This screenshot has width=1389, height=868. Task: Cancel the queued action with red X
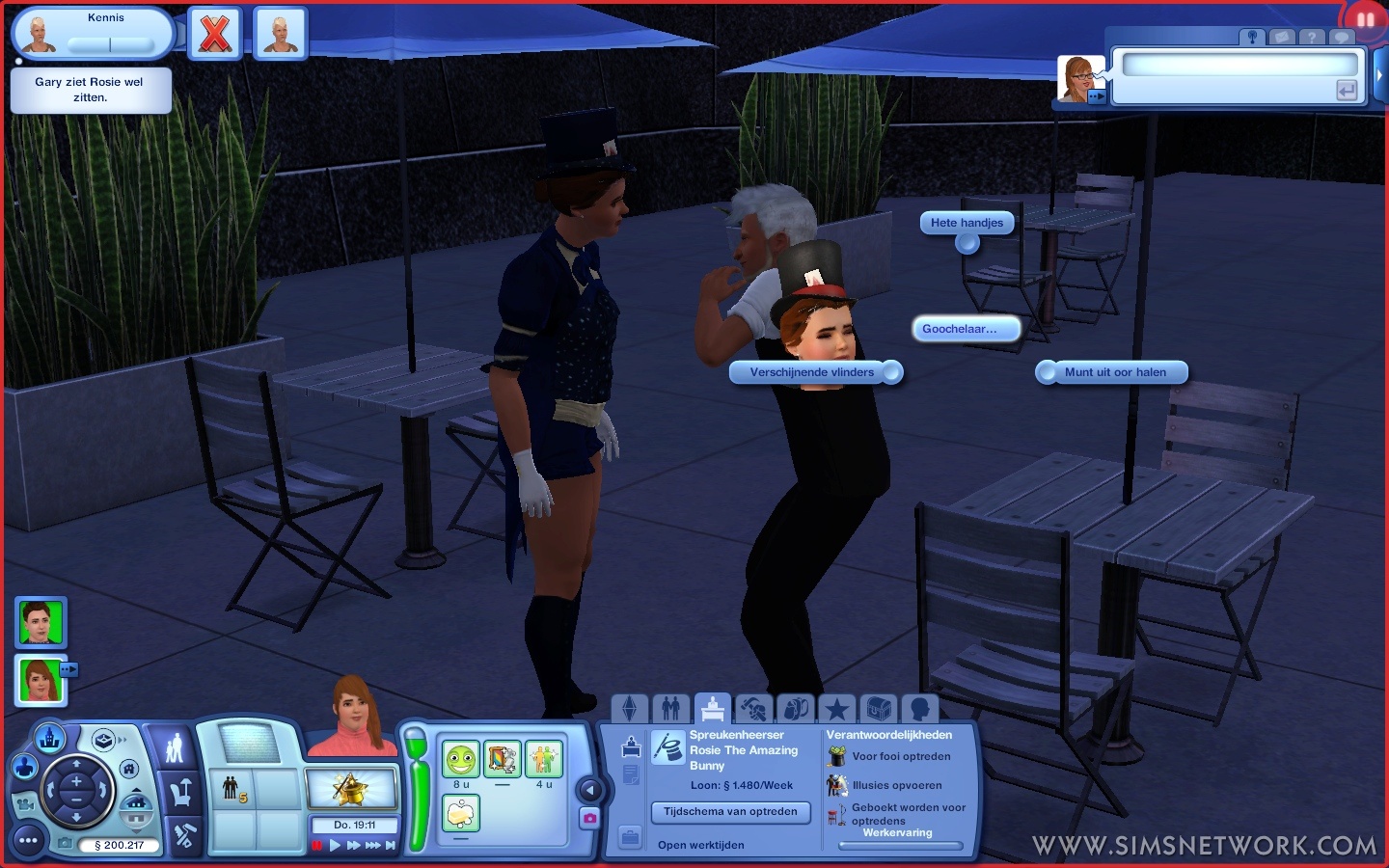point(214,35)
